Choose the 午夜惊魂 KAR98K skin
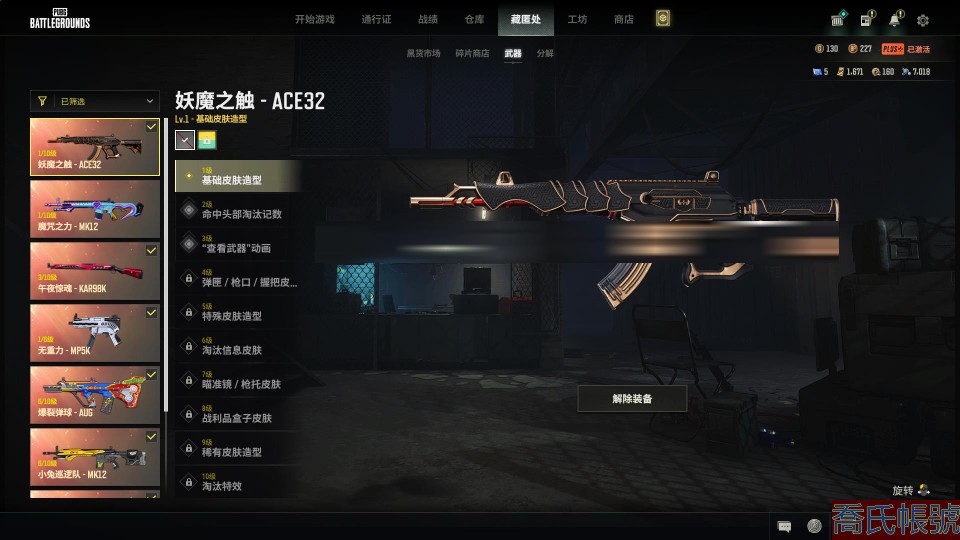 tap(95, 271)
